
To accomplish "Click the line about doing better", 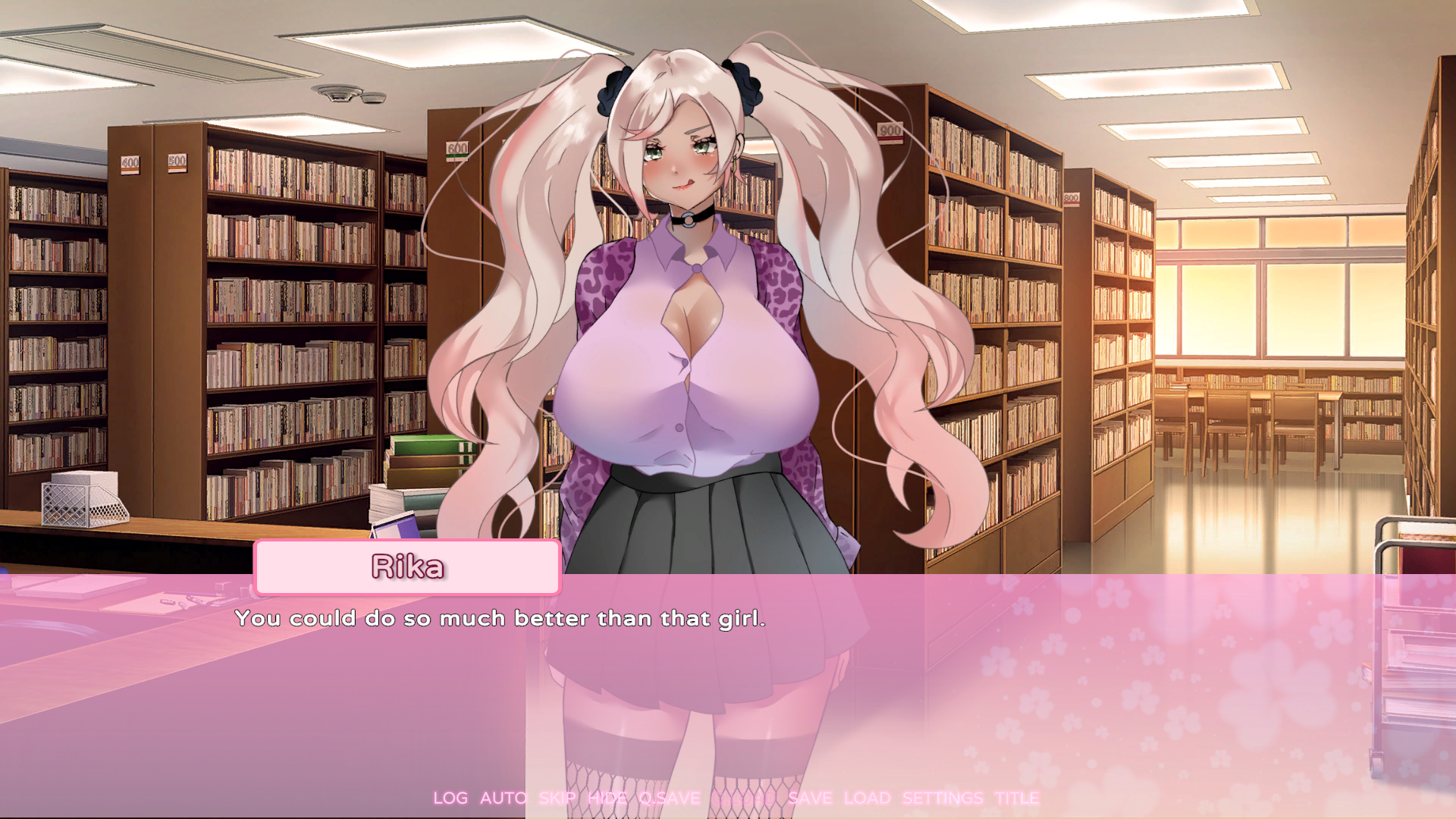I will 500,619.
